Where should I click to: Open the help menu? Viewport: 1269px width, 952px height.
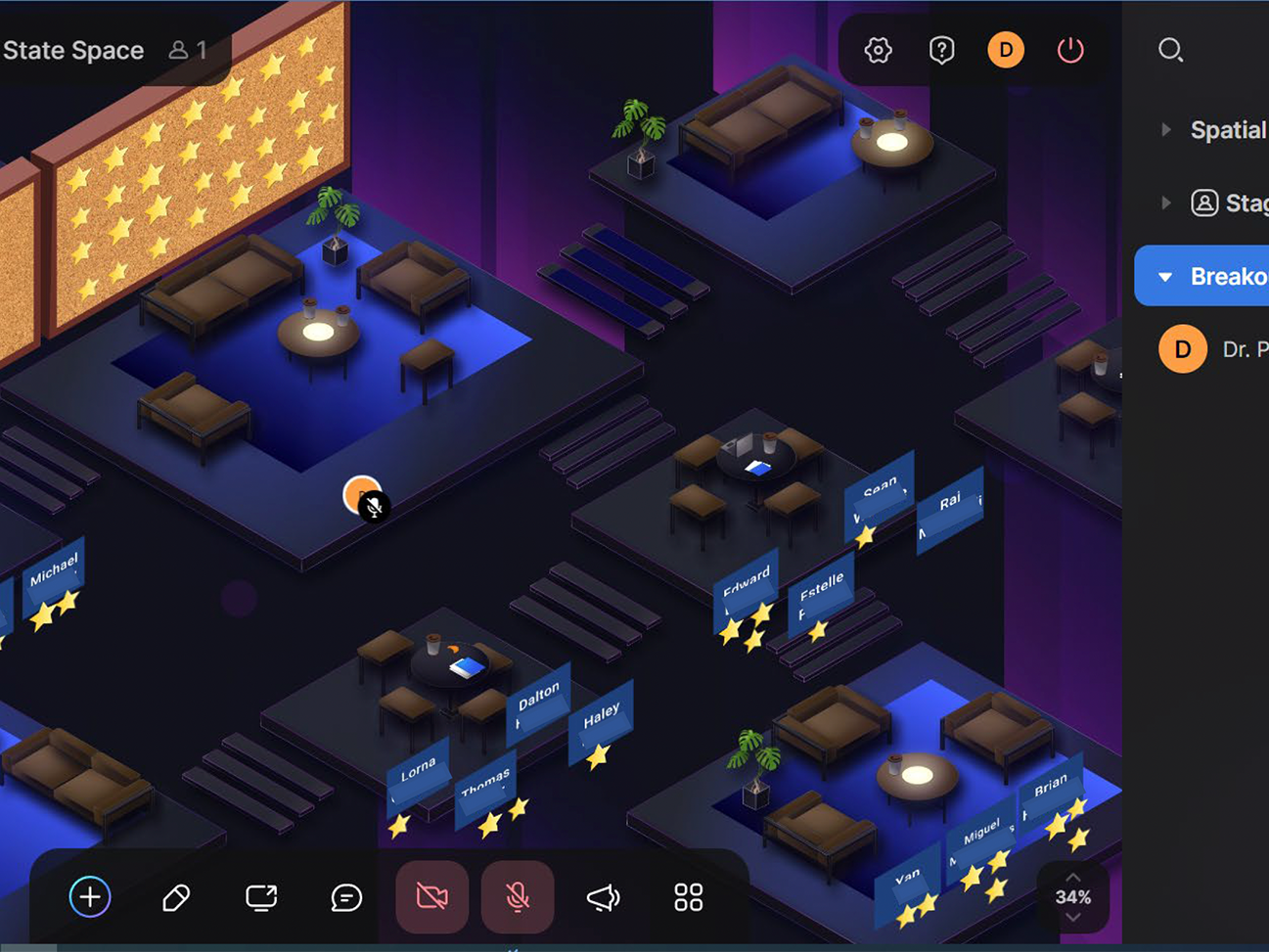(941, 50)
